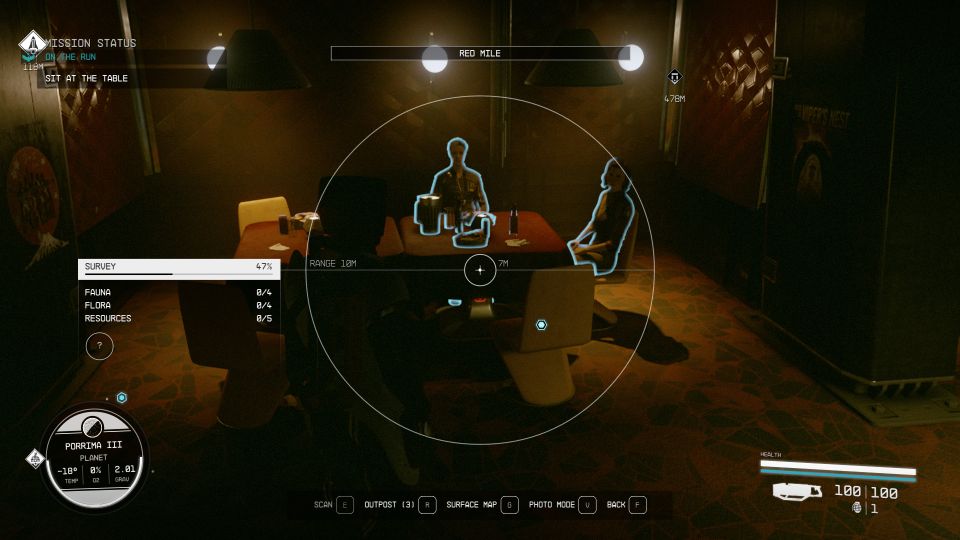
Task: Open the On The Run mission tracker
Action: 70,56
